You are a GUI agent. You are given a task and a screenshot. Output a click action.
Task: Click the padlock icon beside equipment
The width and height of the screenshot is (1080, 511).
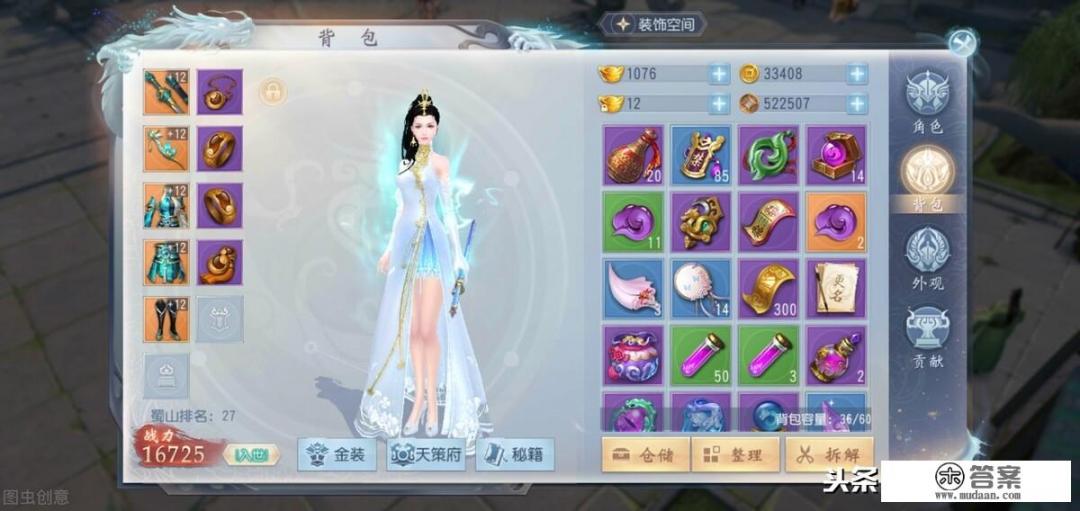pyautogui.click(x=272, y=92)
